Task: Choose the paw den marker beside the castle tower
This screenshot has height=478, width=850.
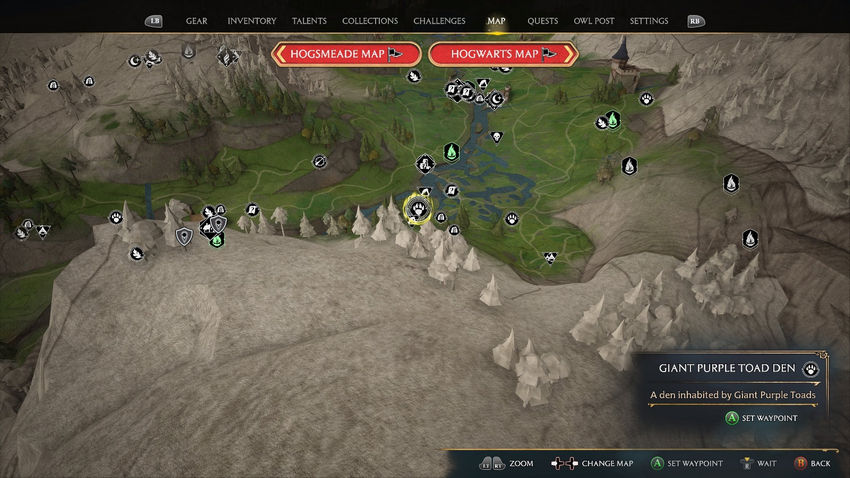Action: pos(647,99)
